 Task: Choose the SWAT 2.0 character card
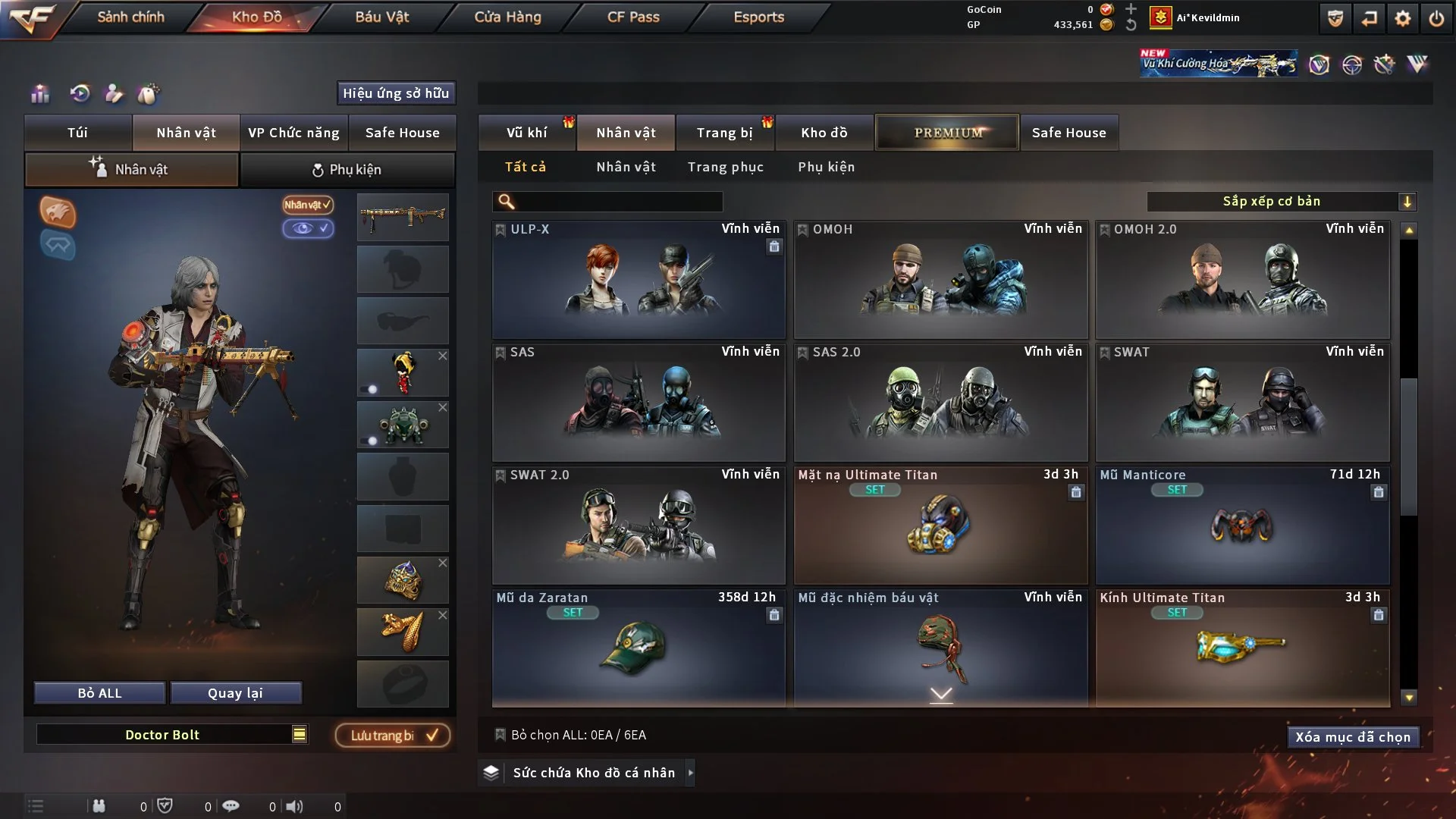[x=638, y=526]
